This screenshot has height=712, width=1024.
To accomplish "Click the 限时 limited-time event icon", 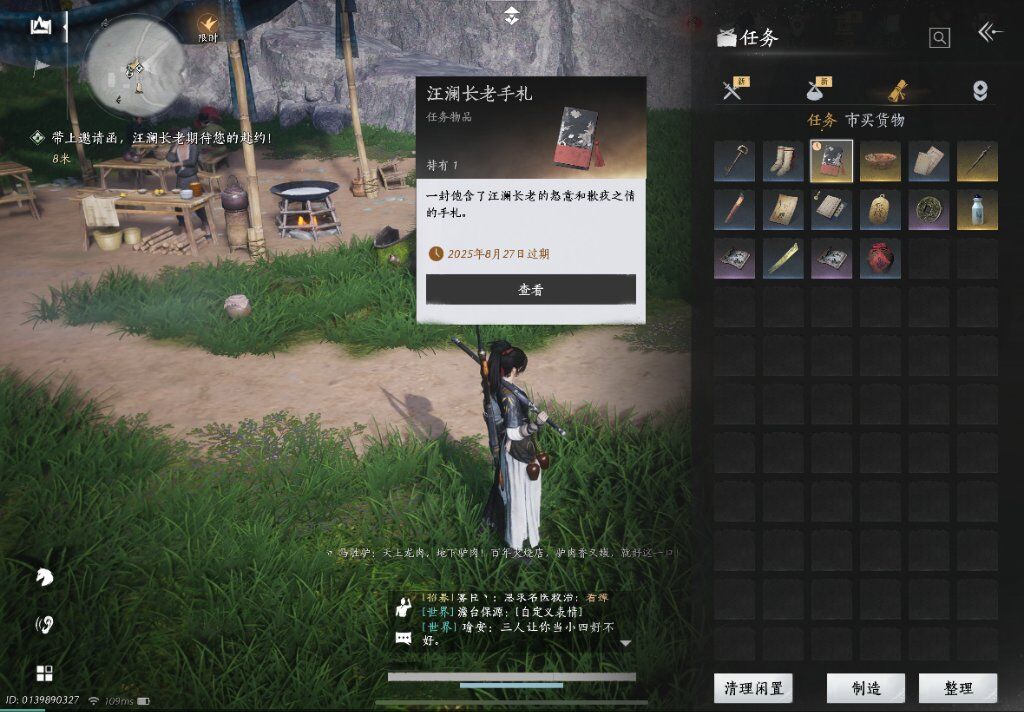I will point(208,24).
